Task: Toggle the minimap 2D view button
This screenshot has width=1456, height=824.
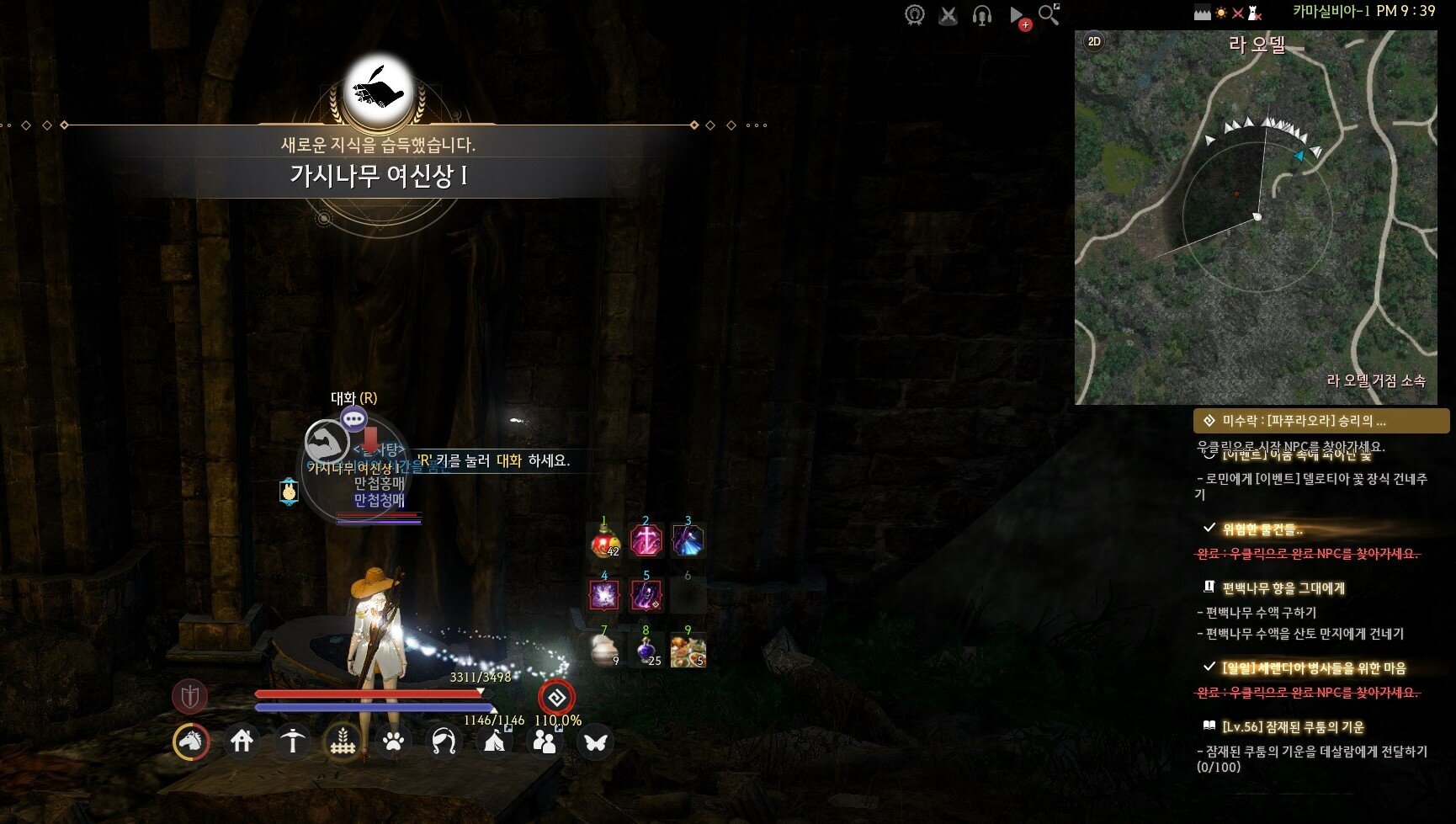Action: click(x=1094, y=41)
